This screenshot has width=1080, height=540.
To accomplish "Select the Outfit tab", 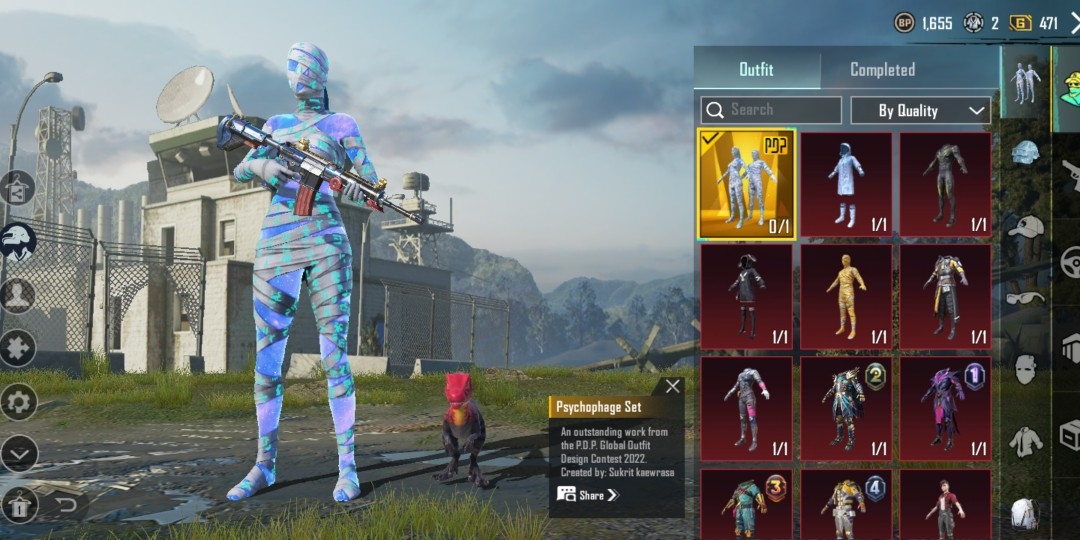I will point(756,70).
